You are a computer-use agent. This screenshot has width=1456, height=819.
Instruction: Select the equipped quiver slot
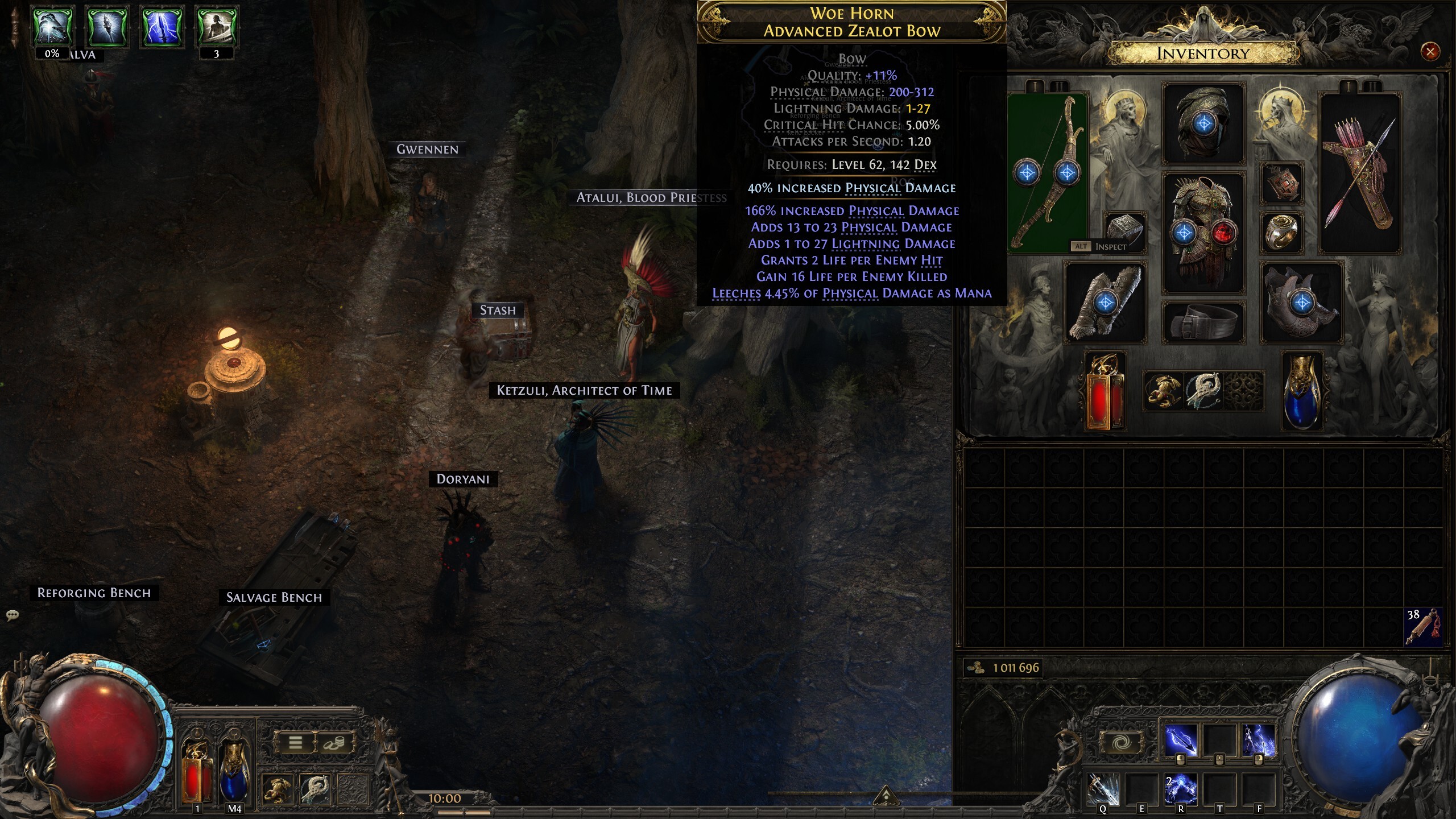tap(1359, 173)
